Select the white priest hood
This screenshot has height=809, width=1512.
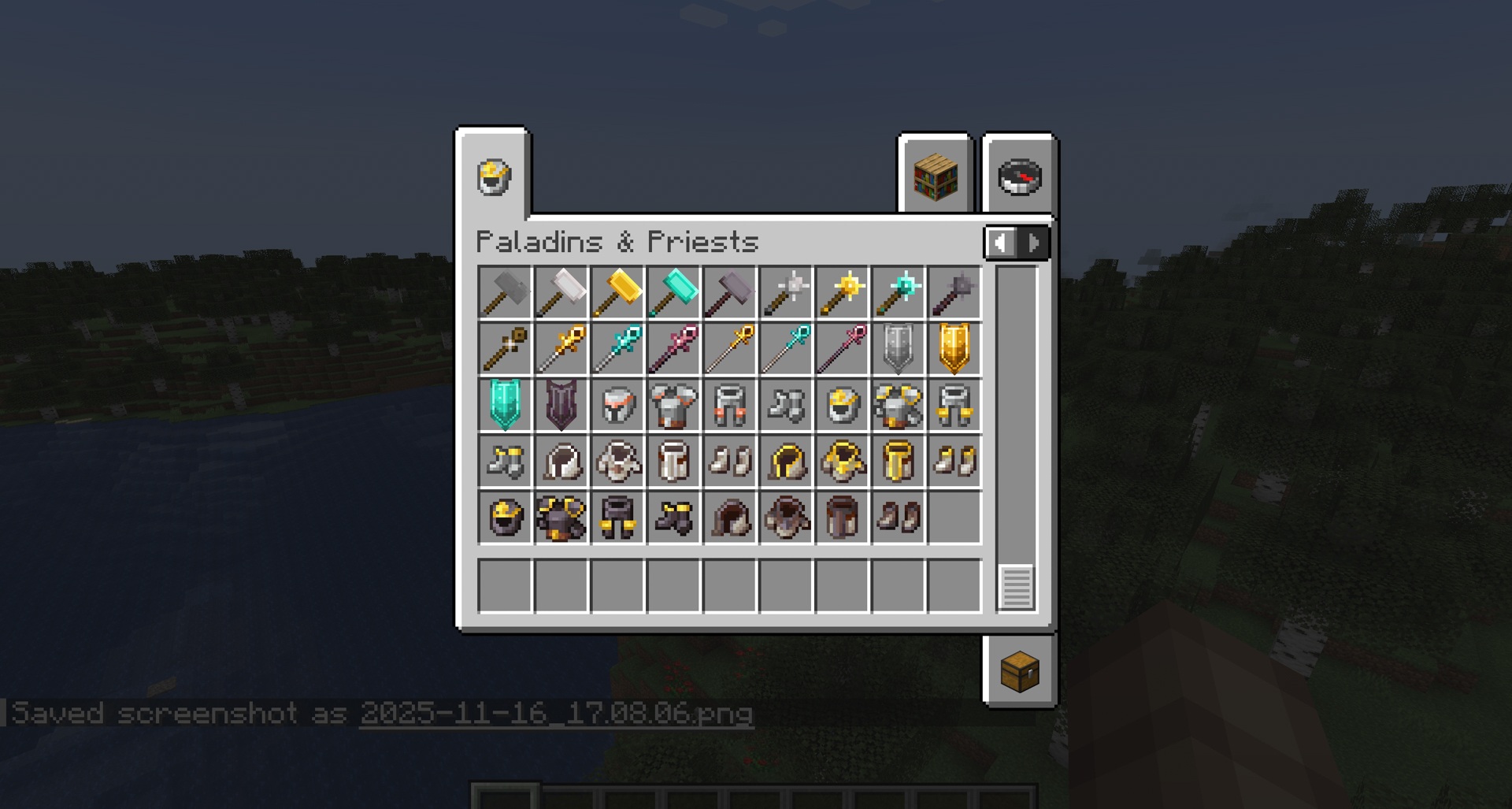[561, 462]
